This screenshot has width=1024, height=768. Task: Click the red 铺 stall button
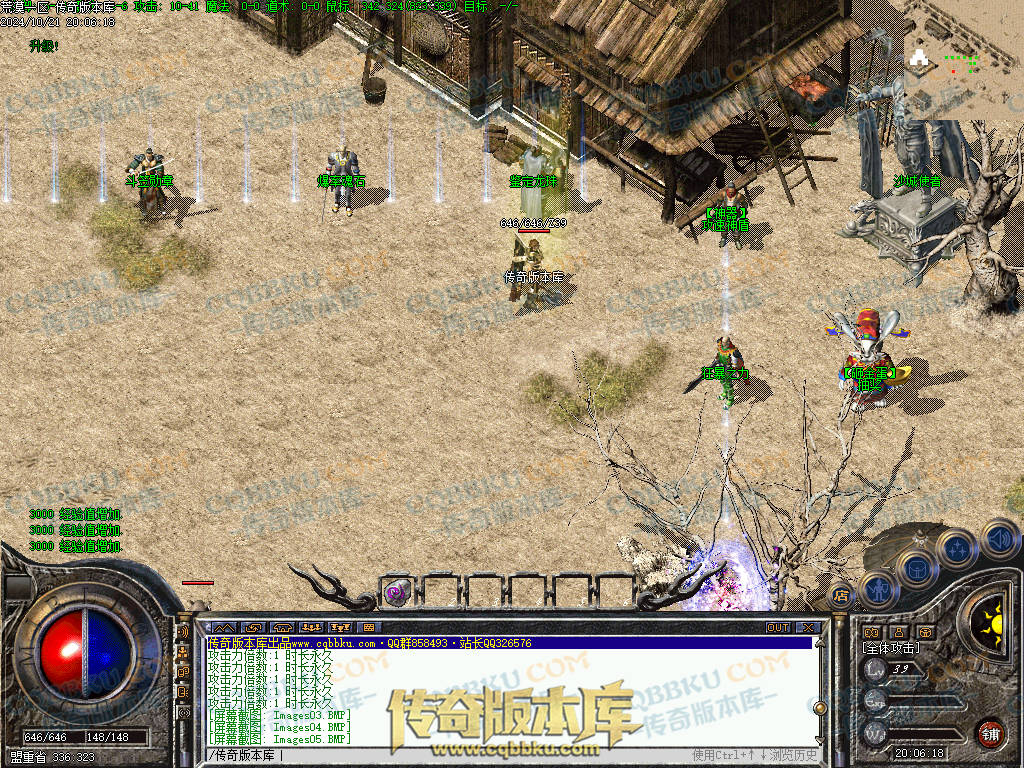[990, 734]
